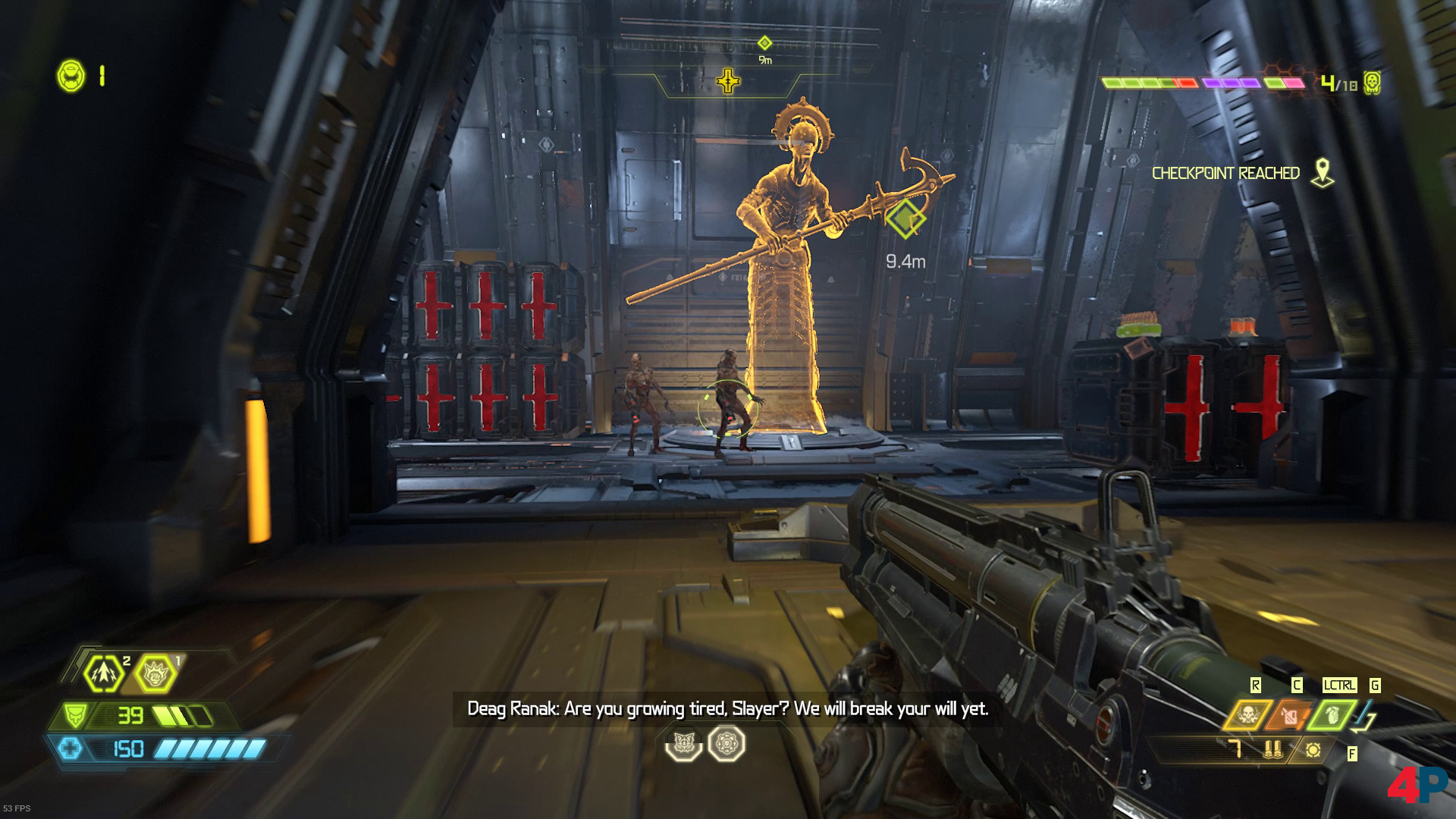Activate the orange Flame Belch icon
This screenshot has width=1456, height=819.
click(1290, 715)
